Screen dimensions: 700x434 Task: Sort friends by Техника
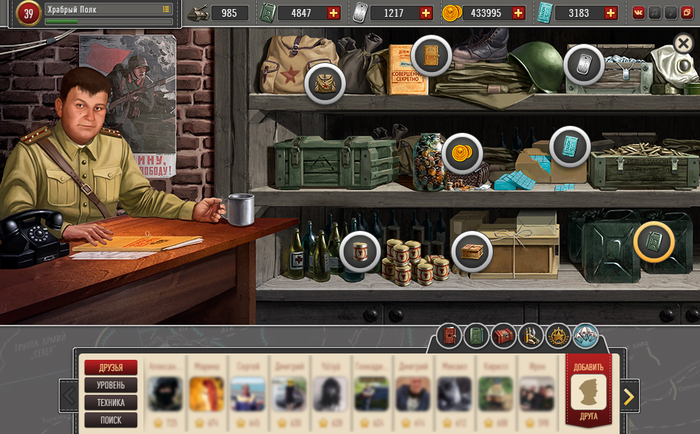[x=111, y=402]
